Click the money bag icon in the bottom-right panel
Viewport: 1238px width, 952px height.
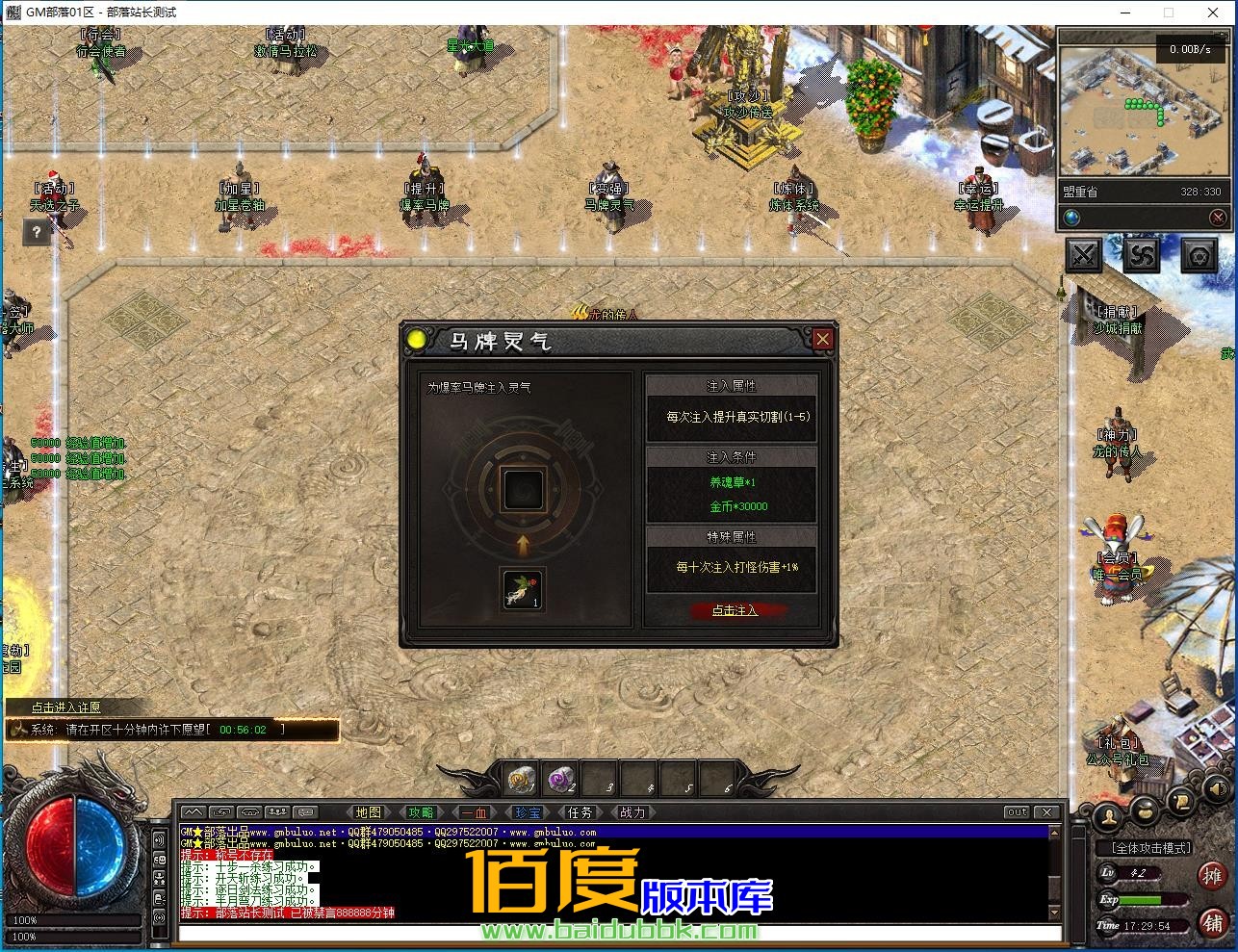1145,813
